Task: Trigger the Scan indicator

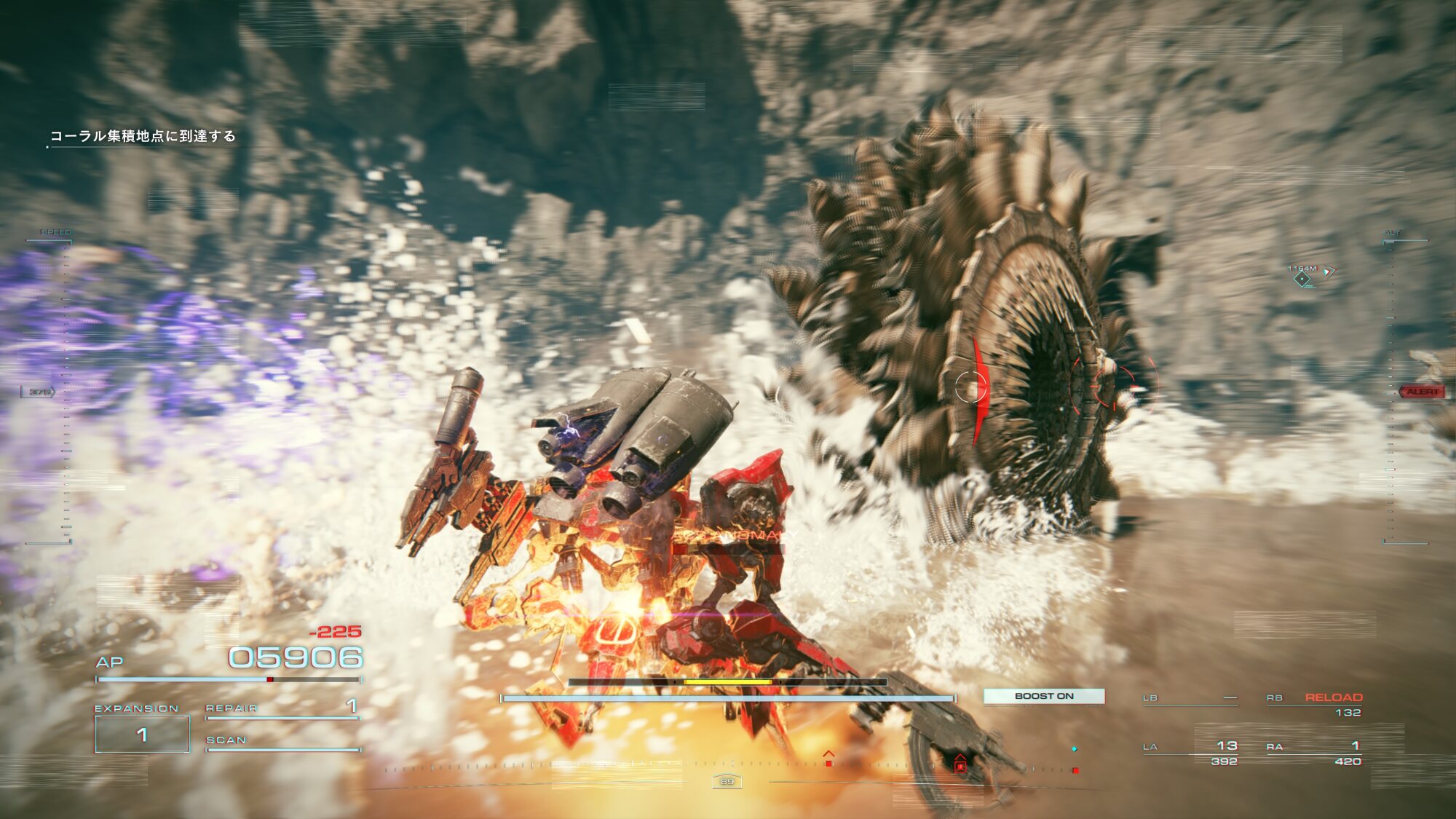Action: [282, 741]
